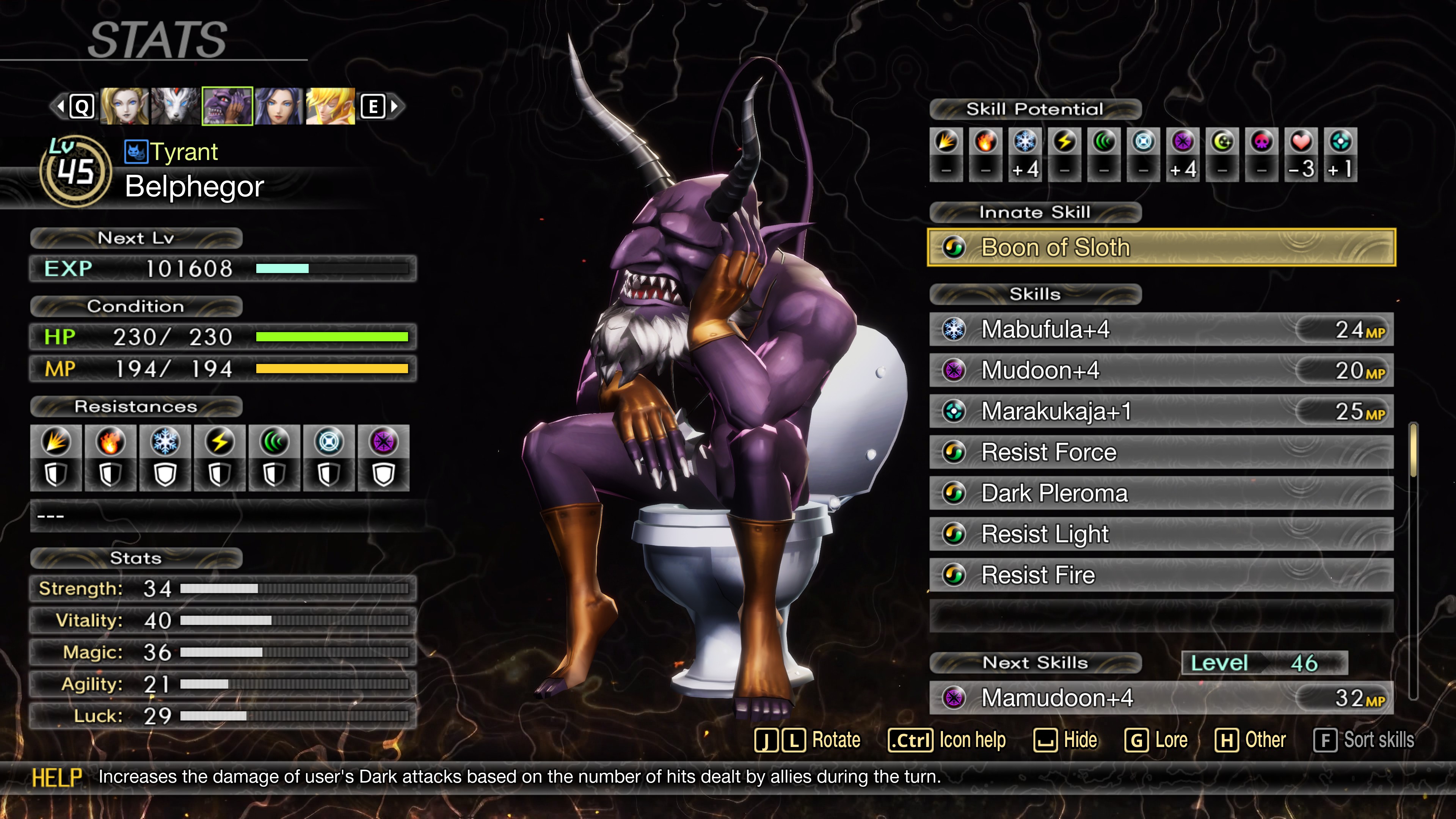This screenshot has width=1456, height=819.
Task: Click the skill list scrollbar handle
Action: pyautogui.click(x=1413, y=450)
